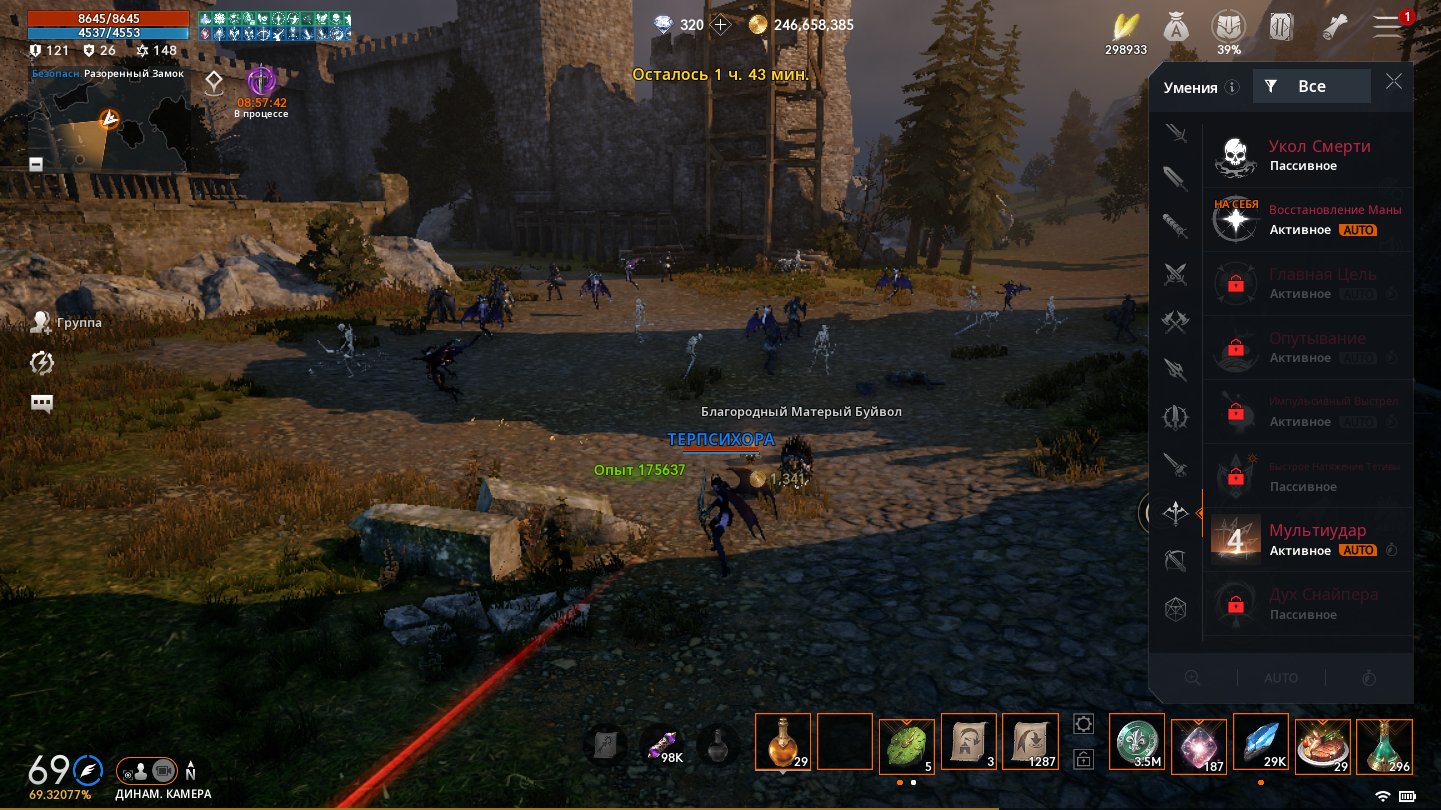Toggle the AUTO button at panel bottom

pyautogui.click(x=1281, y=678)
